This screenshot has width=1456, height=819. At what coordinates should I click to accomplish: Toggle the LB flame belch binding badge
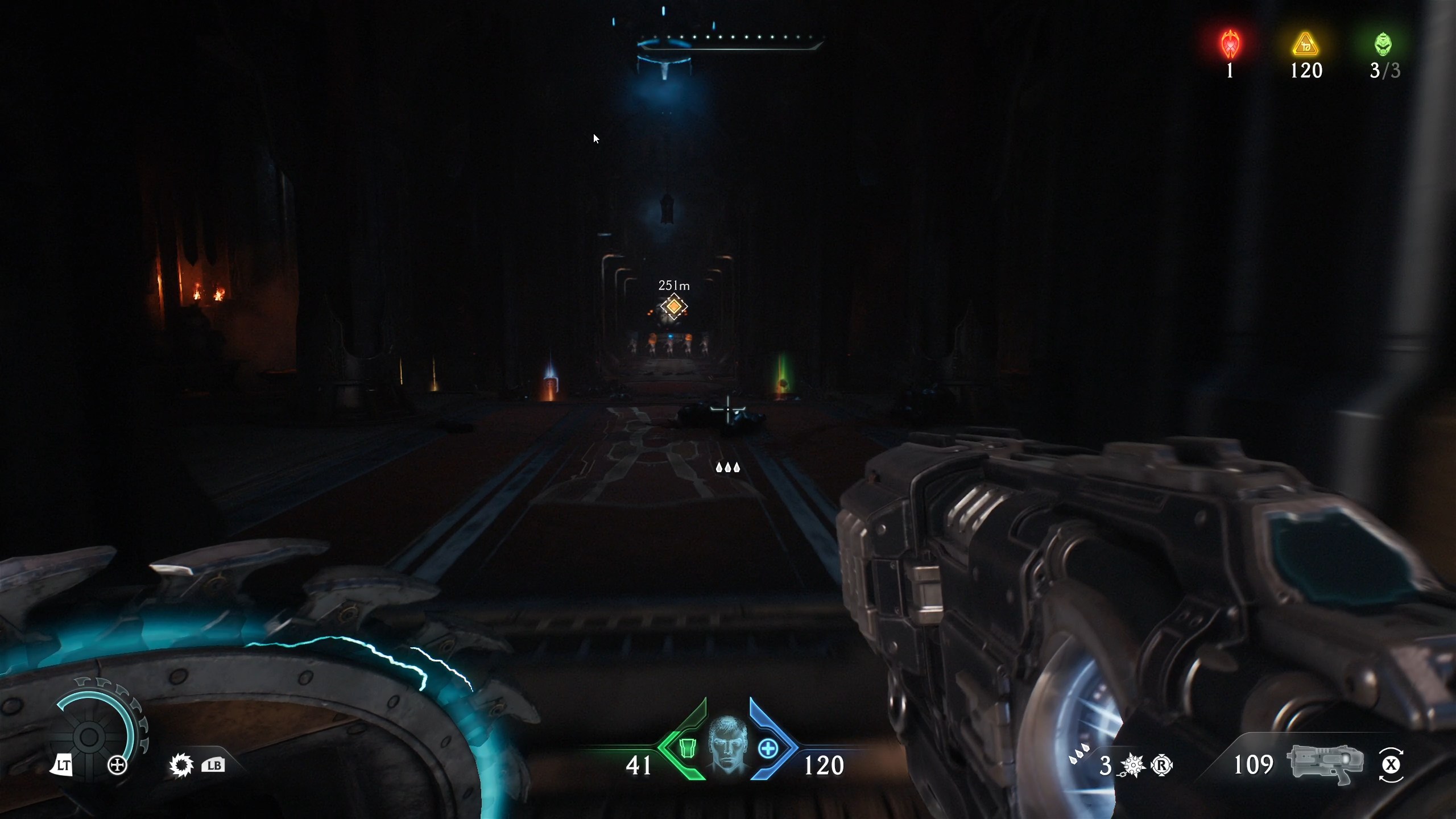pyautogui.click(x=213, y=765)
